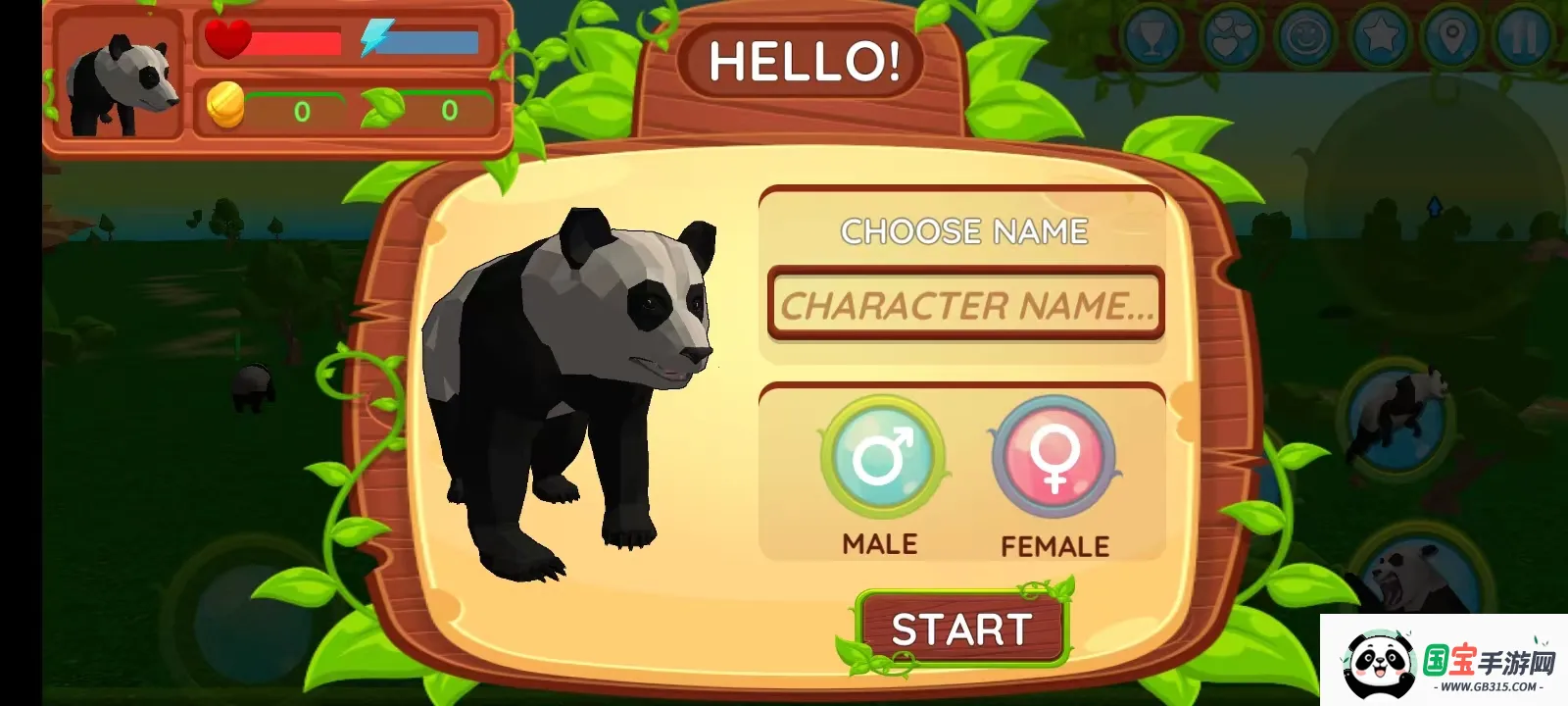Choose the Female gender option
The width and height of the screenshot is (1568, 706).
(1053, 456)
